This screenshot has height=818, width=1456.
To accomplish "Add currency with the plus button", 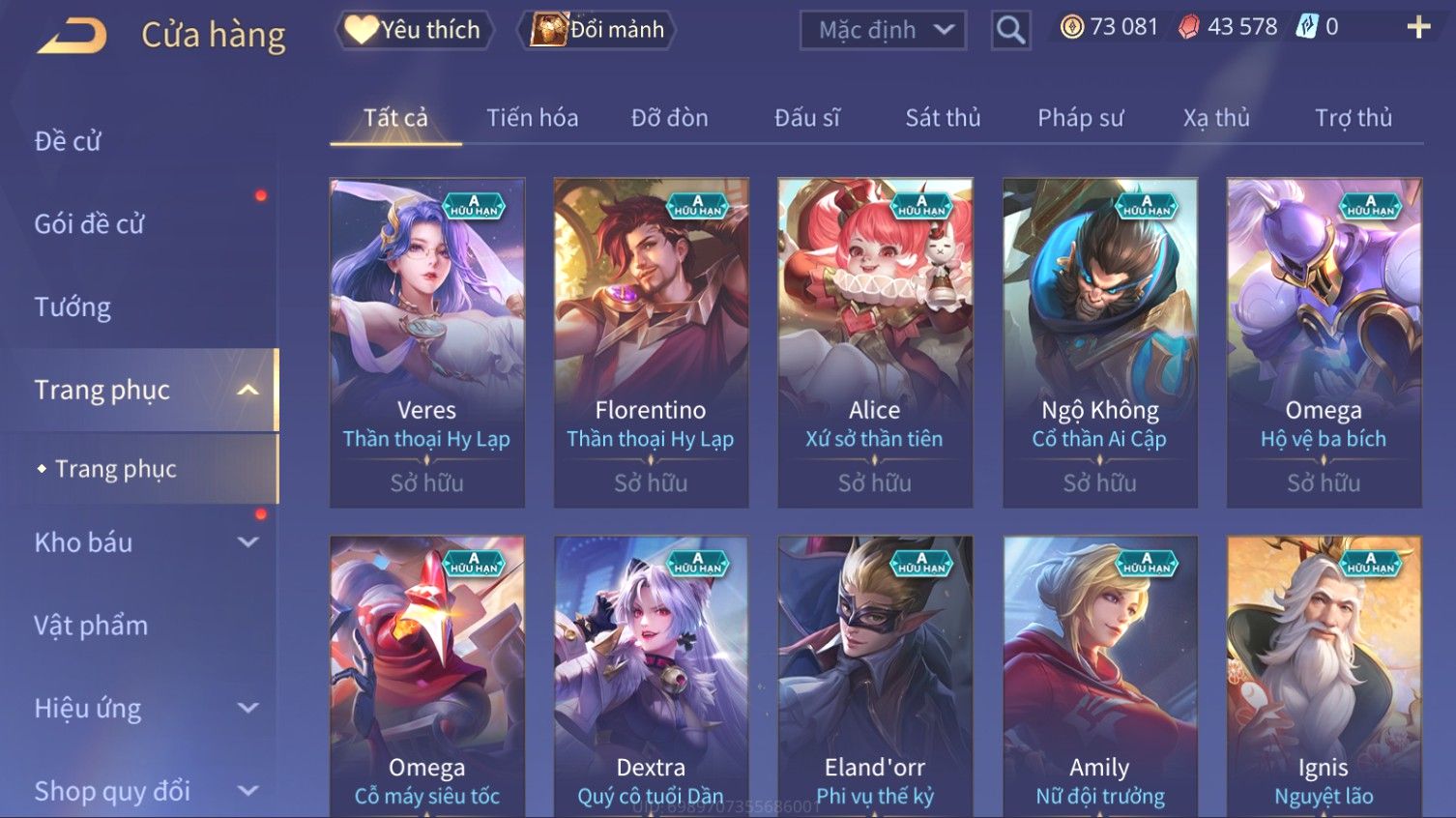I will (1418, 27).
